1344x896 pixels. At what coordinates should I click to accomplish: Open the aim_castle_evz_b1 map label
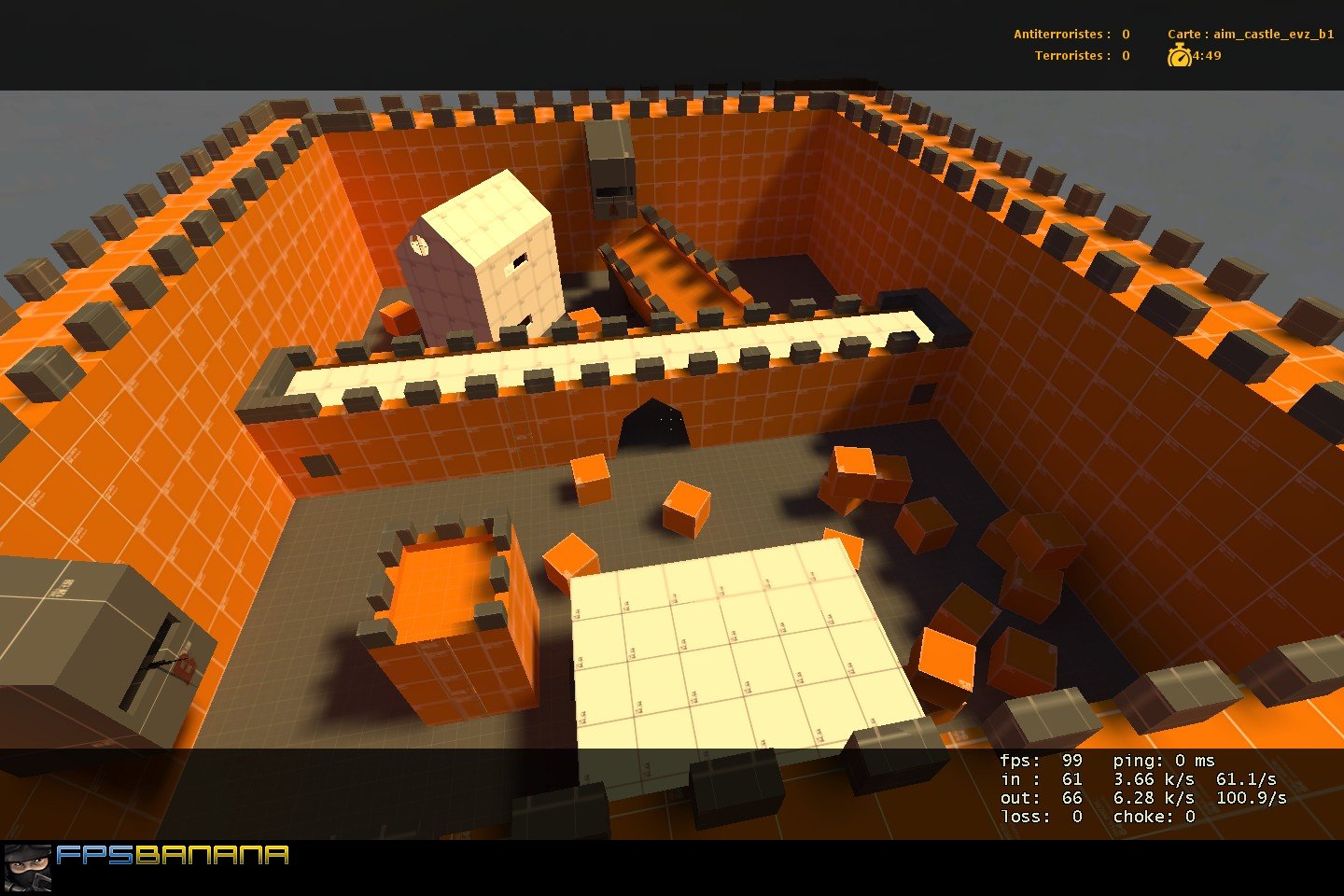click(1271, 33)
